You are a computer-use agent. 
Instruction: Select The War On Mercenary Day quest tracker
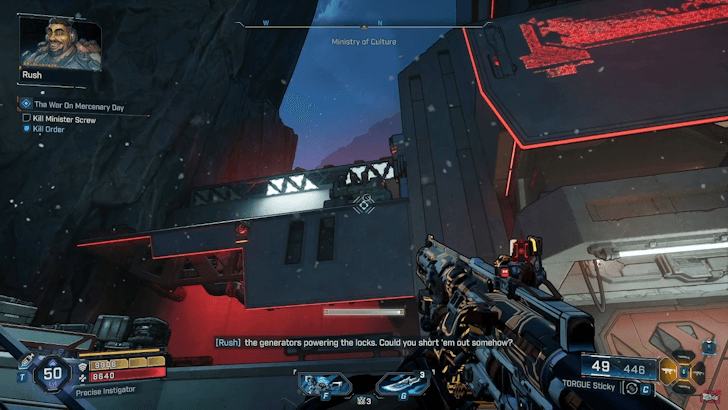click(78, 104)
